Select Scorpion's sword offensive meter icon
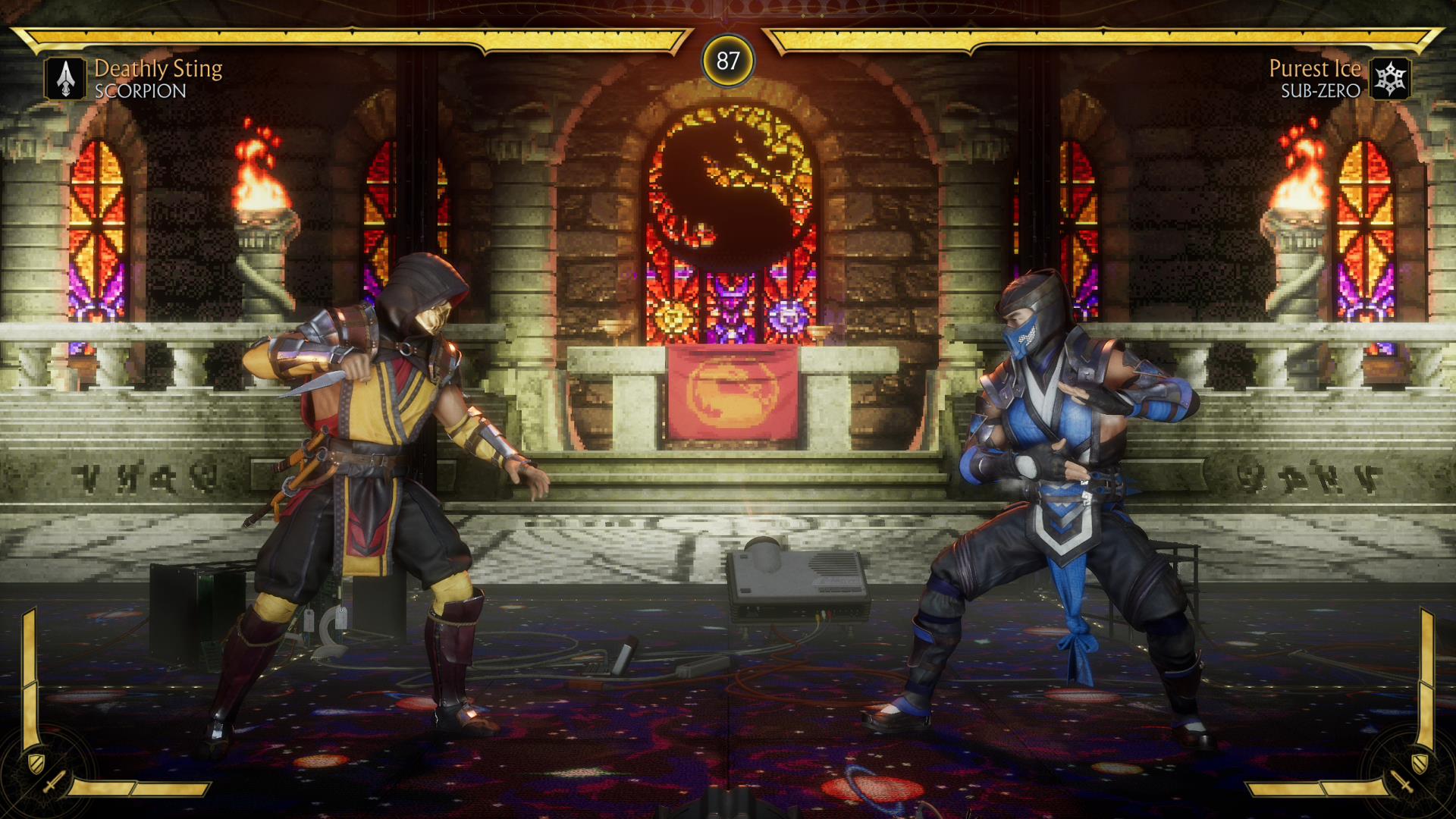This screenshot has height=819, width=1456. coord(53,782)
